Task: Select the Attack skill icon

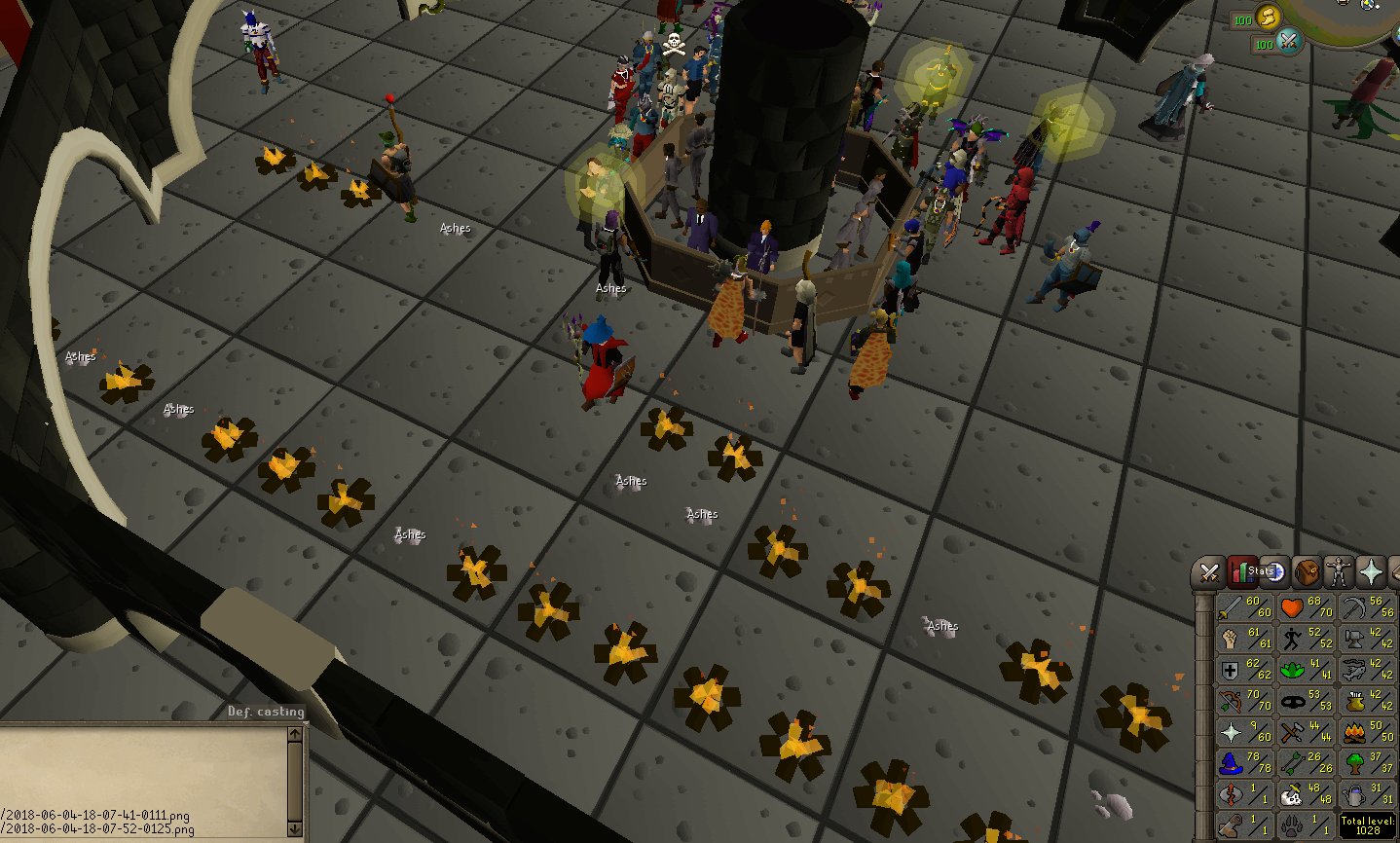Action: [1231, 608]
